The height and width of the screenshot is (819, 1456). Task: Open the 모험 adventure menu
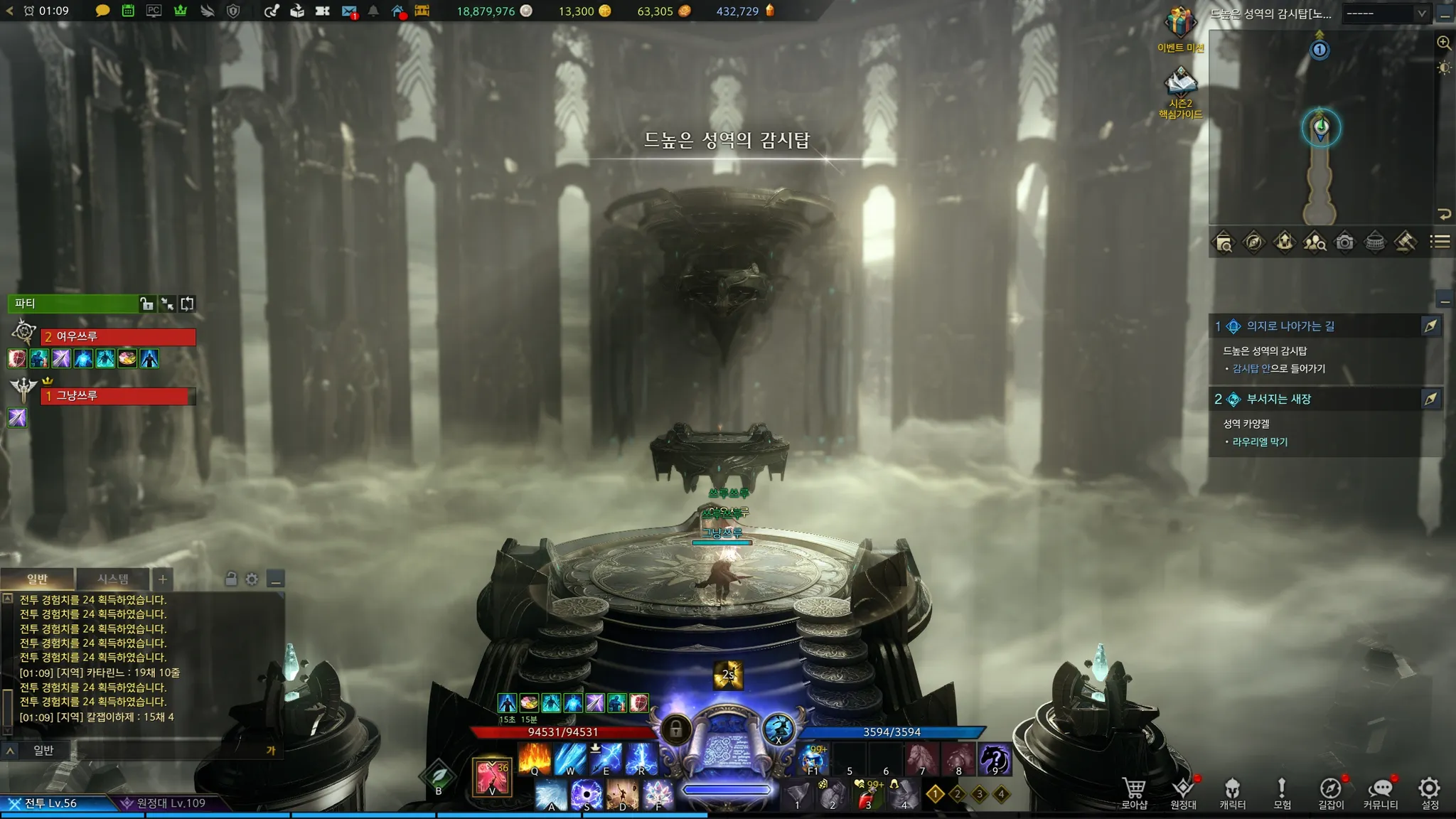click(1282, 793)
